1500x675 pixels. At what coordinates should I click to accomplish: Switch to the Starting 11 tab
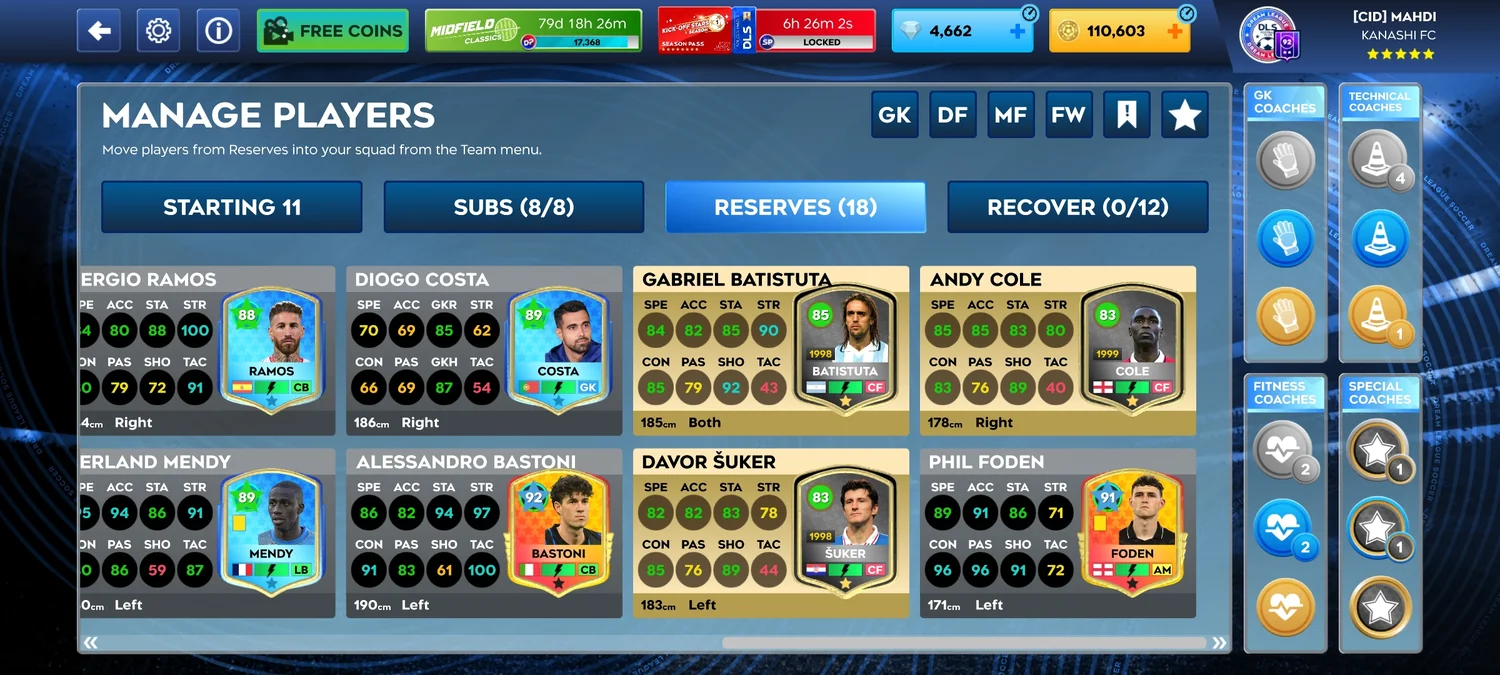tap(232, 207)
